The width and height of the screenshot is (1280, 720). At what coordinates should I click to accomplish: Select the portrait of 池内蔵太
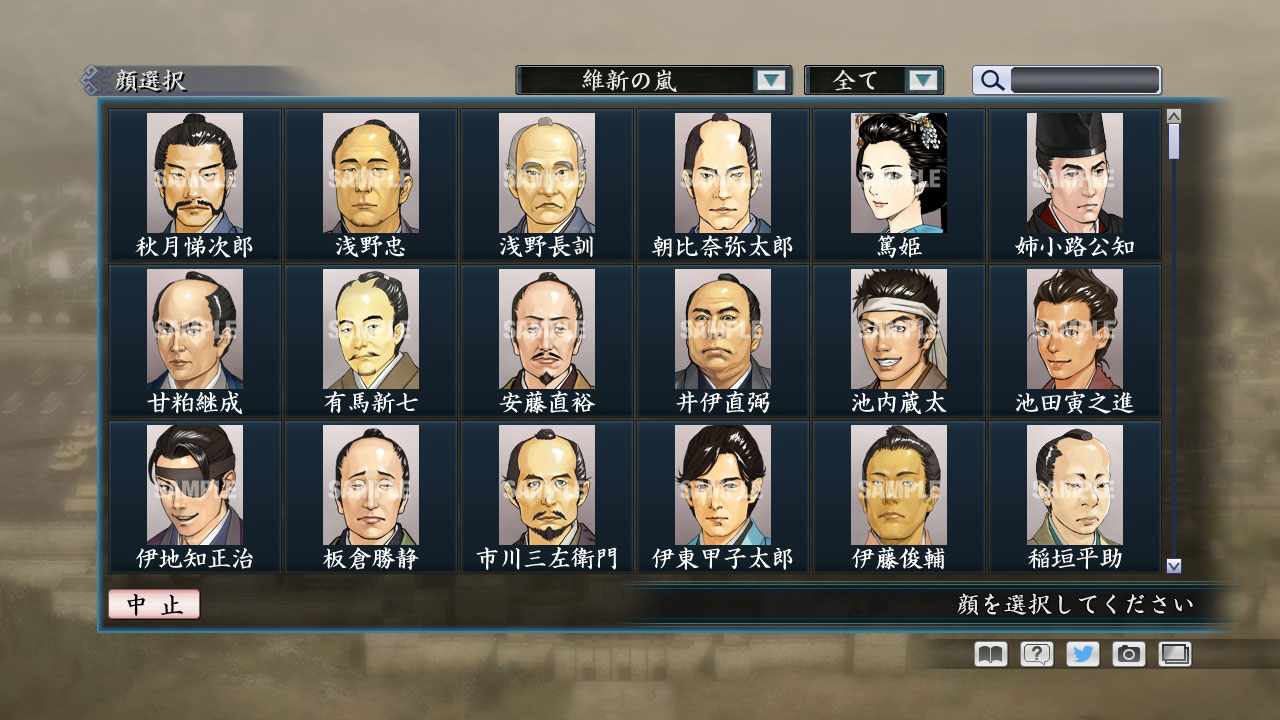tap(901, 328)
